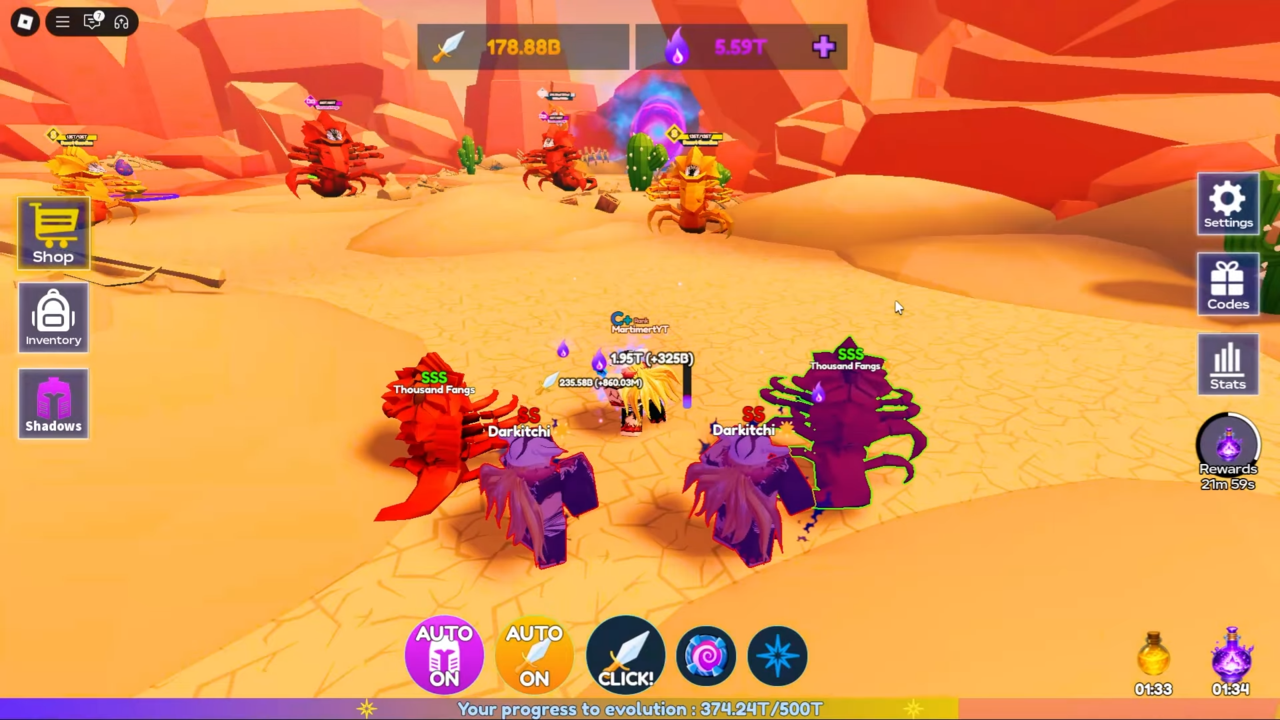Open the Shadows menu

[x=53, y=403]
